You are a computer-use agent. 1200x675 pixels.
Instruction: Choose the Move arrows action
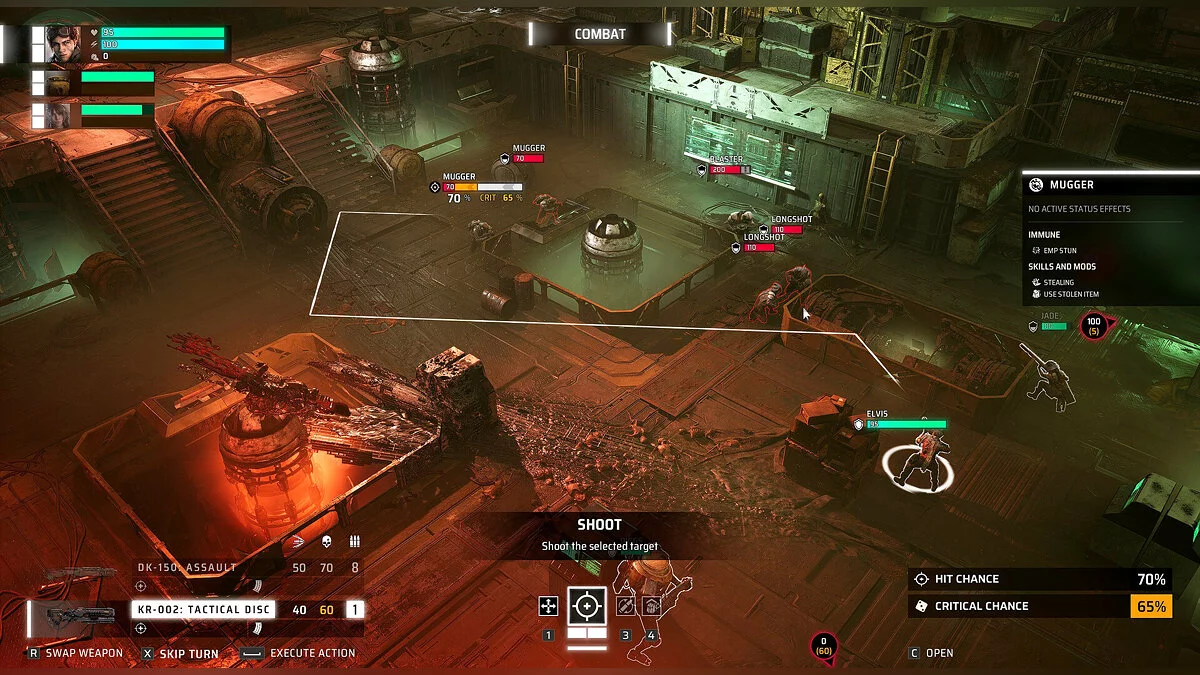tap(548, 605)
